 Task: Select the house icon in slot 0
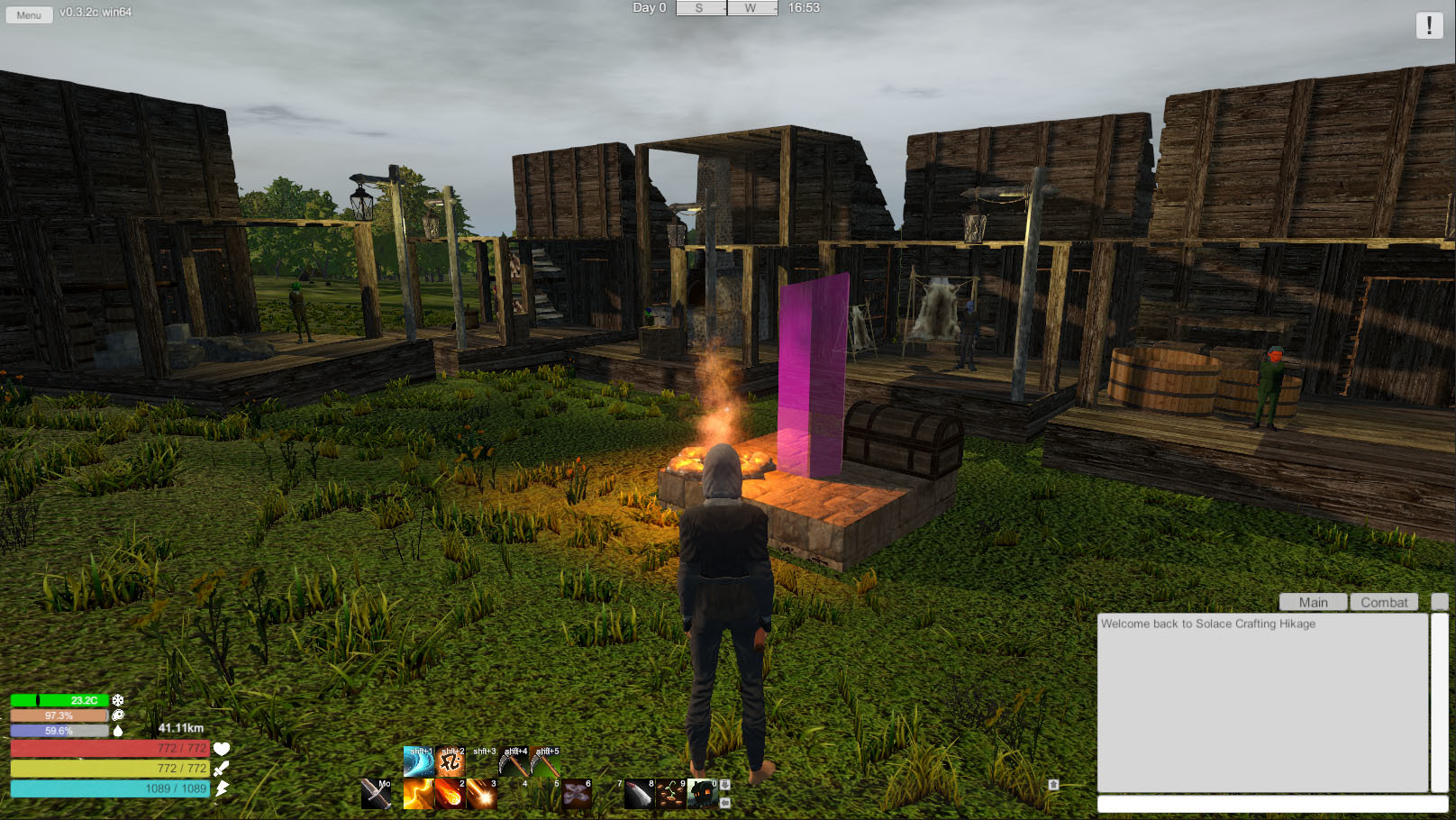point(702,794)
